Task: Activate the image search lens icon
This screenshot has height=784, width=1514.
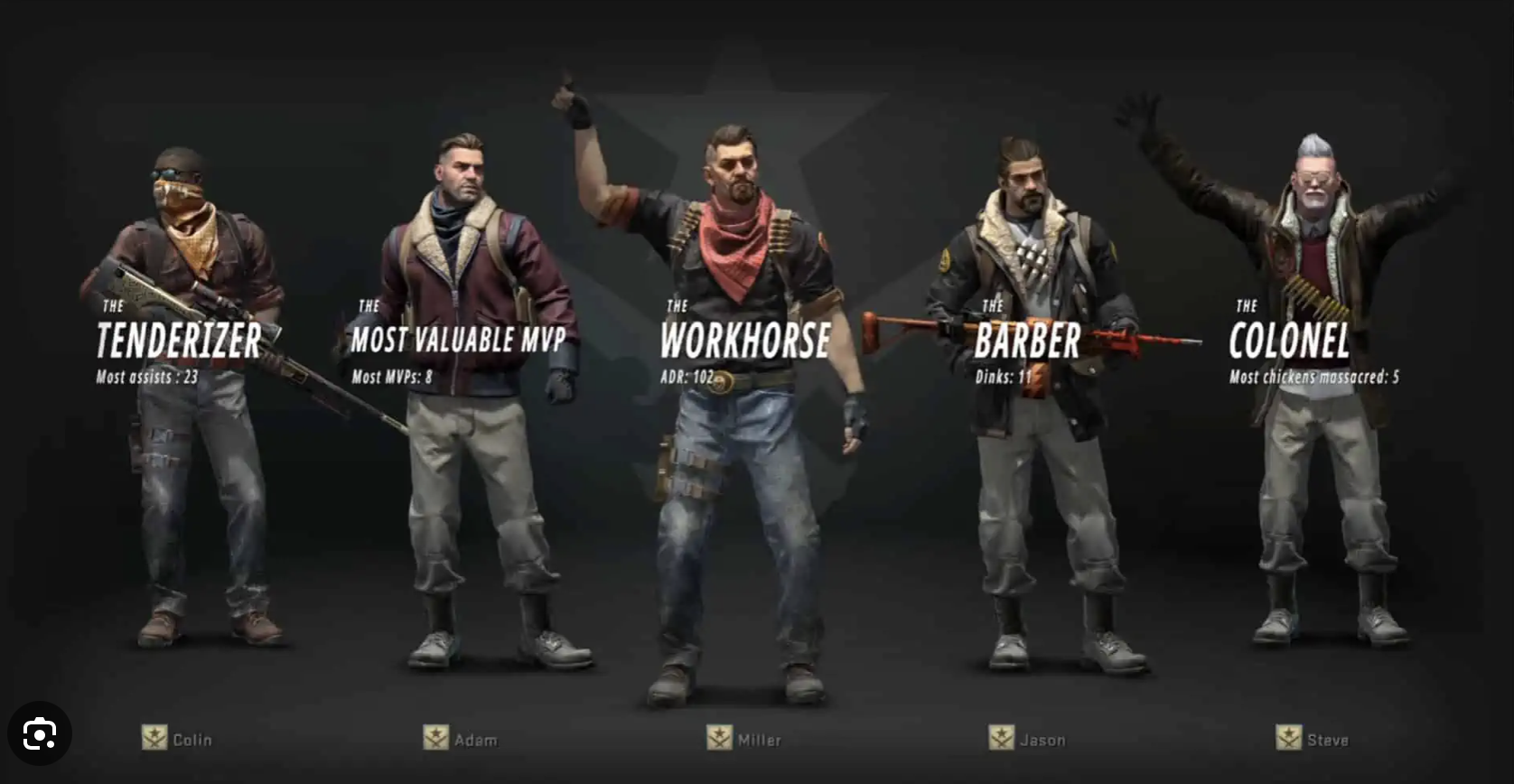Action: click(x=40, y=733)
